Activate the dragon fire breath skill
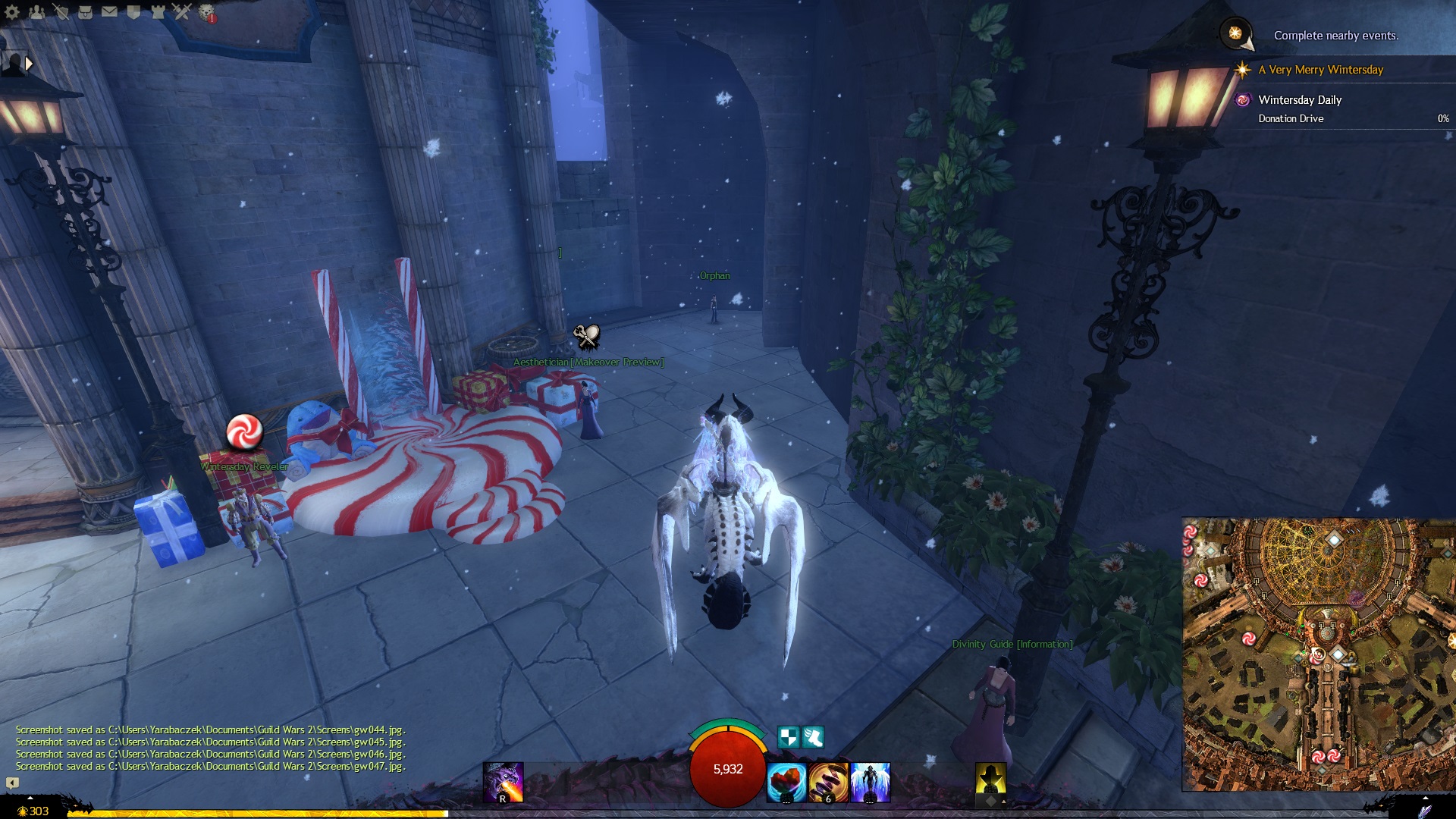 pos(503,782)
